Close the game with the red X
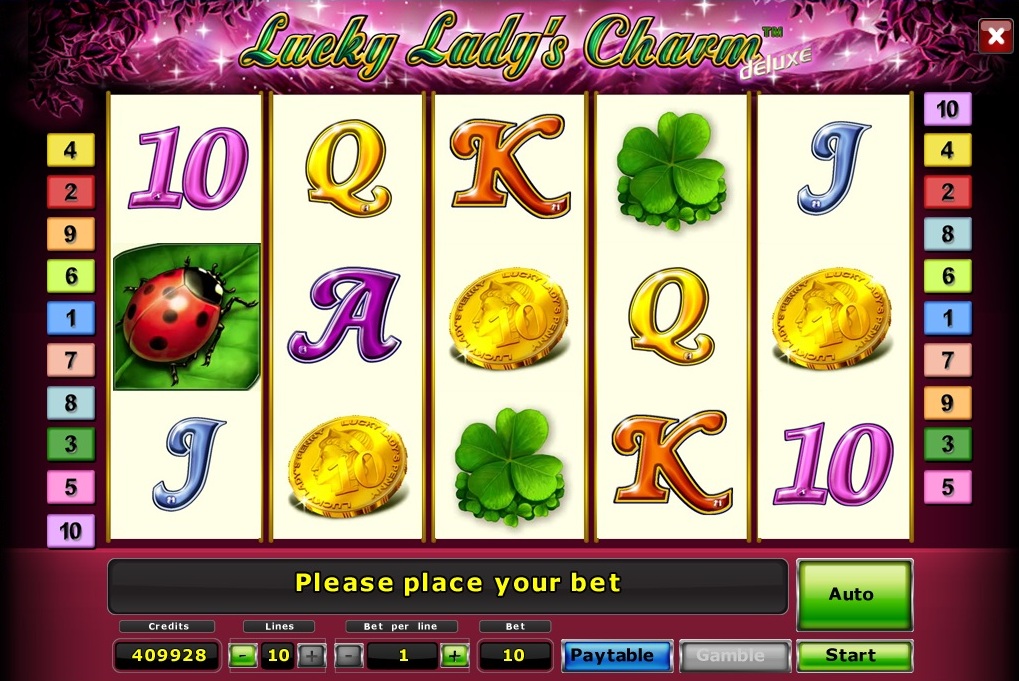The height and width of the screenshot is (681, 1019). coord(995,37)
